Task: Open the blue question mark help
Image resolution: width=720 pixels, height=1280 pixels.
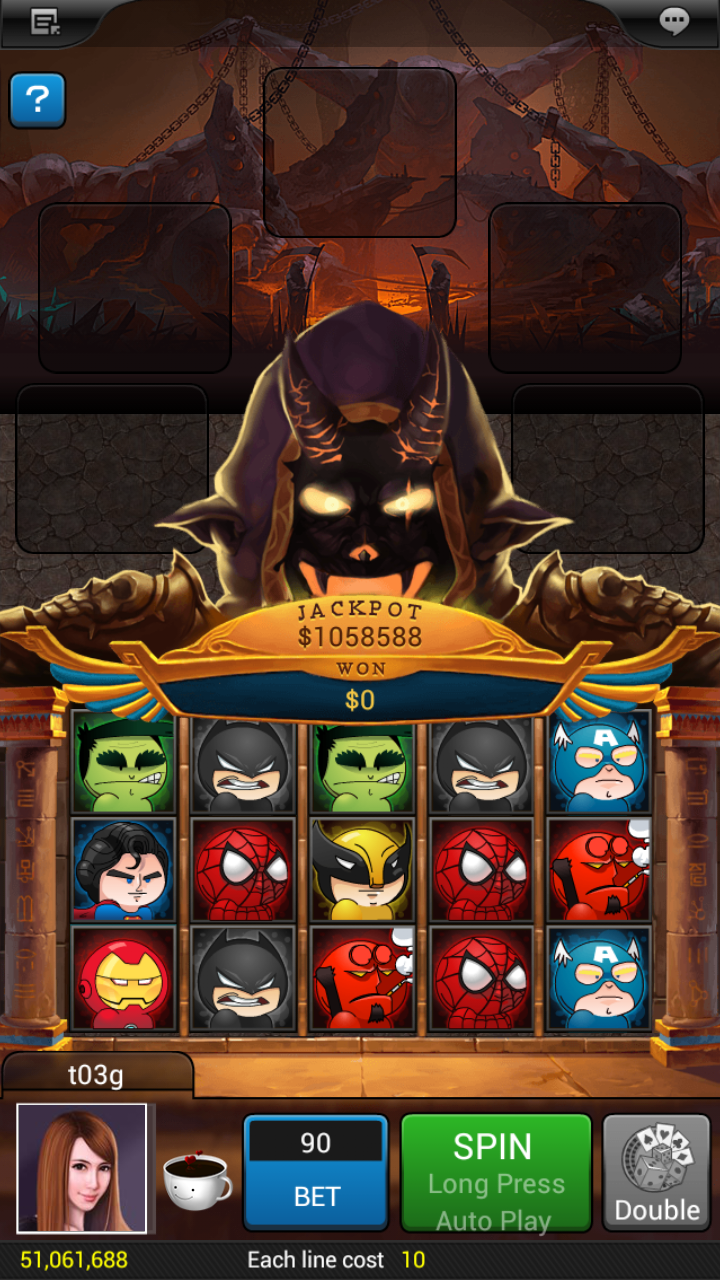Action: click(37, 100)
